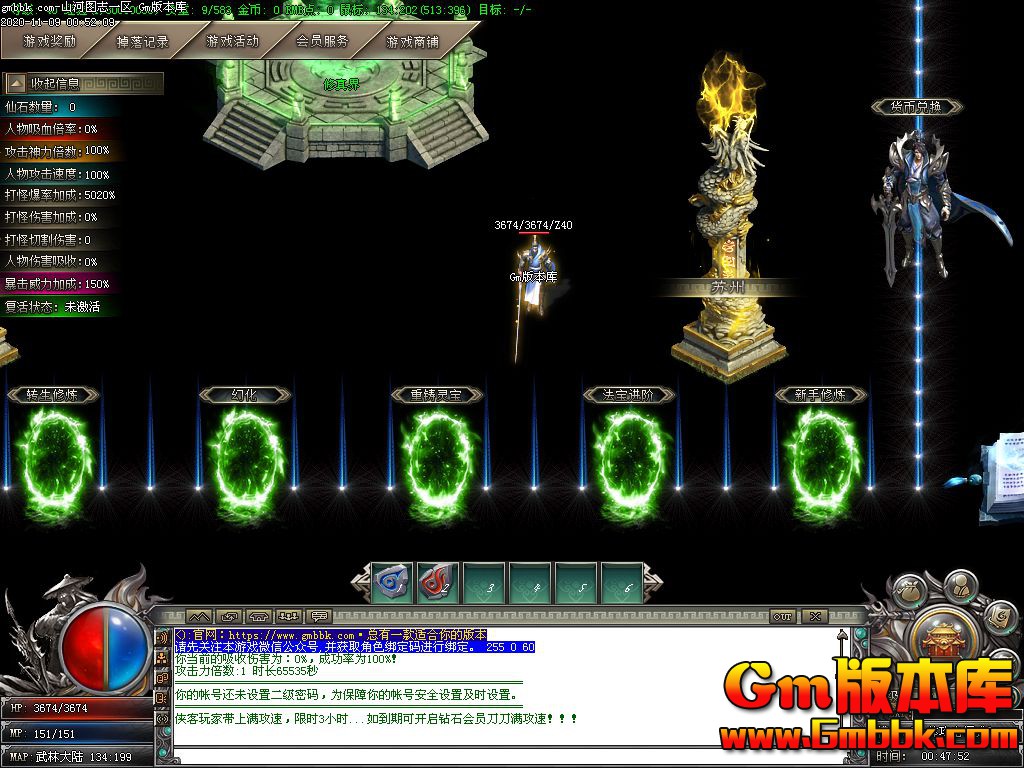Use the red item in hotbar slot 2
Viewport: 1024px width, 768px height.
tap(438, 582)
